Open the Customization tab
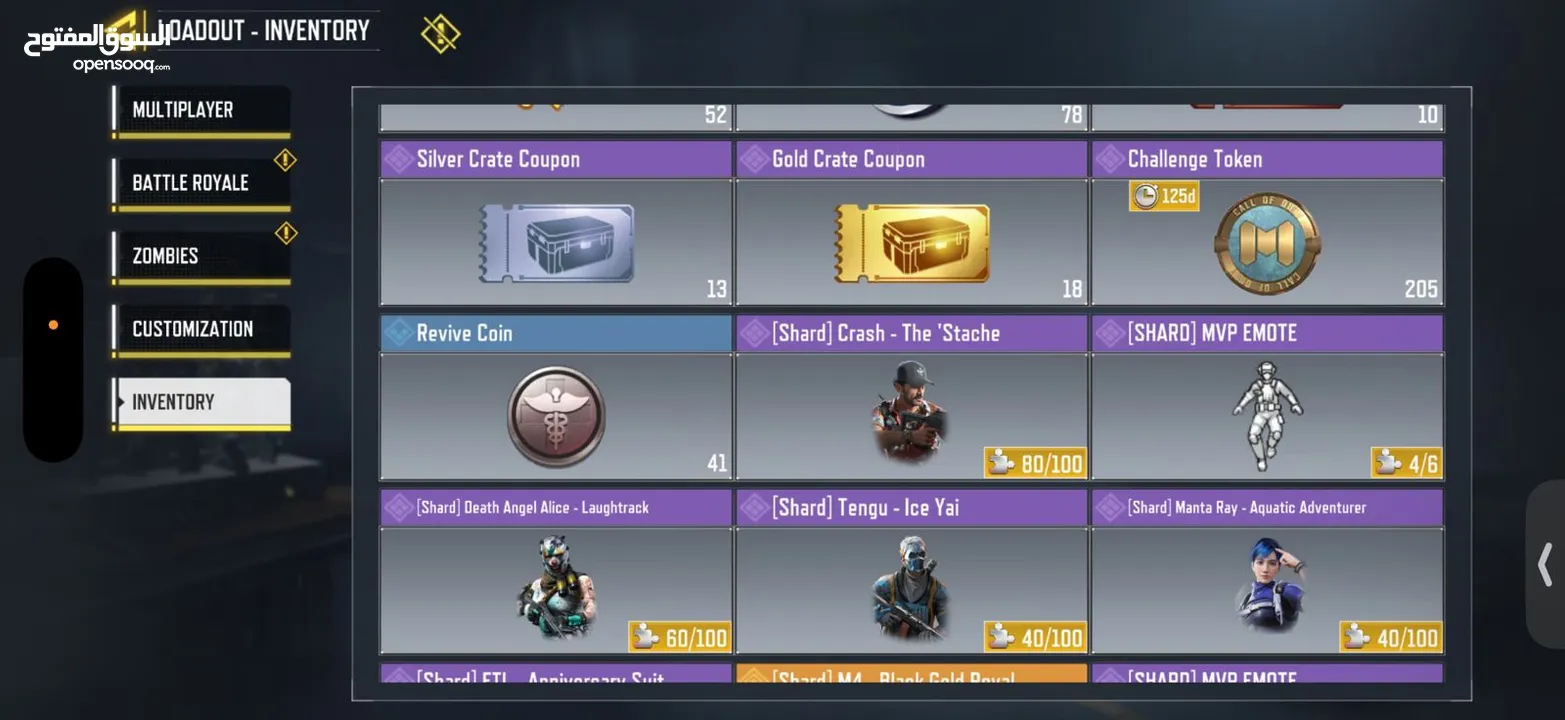The width and height of the screenshot is (1565, 720). tap(198, 328)
